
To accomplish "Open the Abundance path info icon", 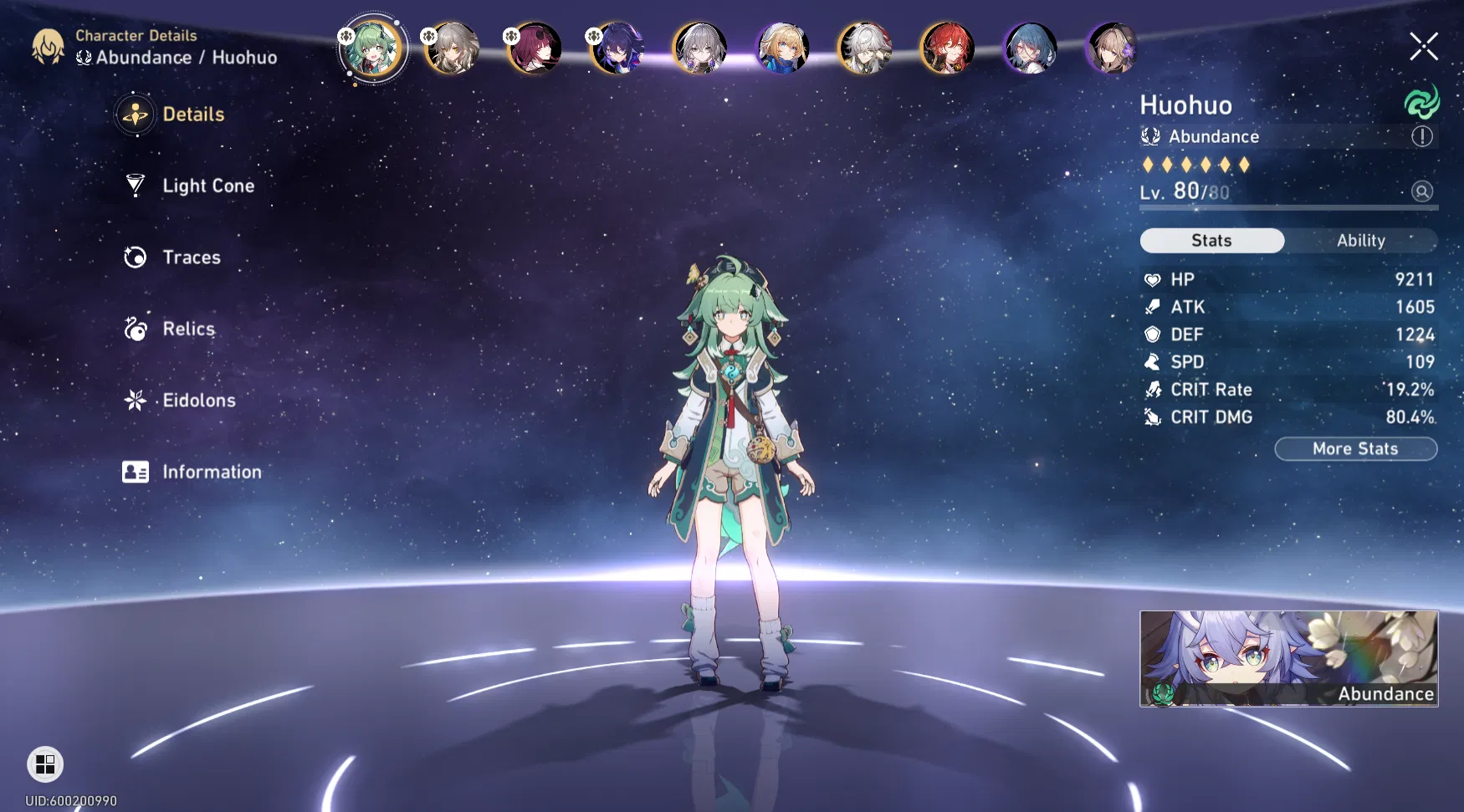I will pos(1422,136).
